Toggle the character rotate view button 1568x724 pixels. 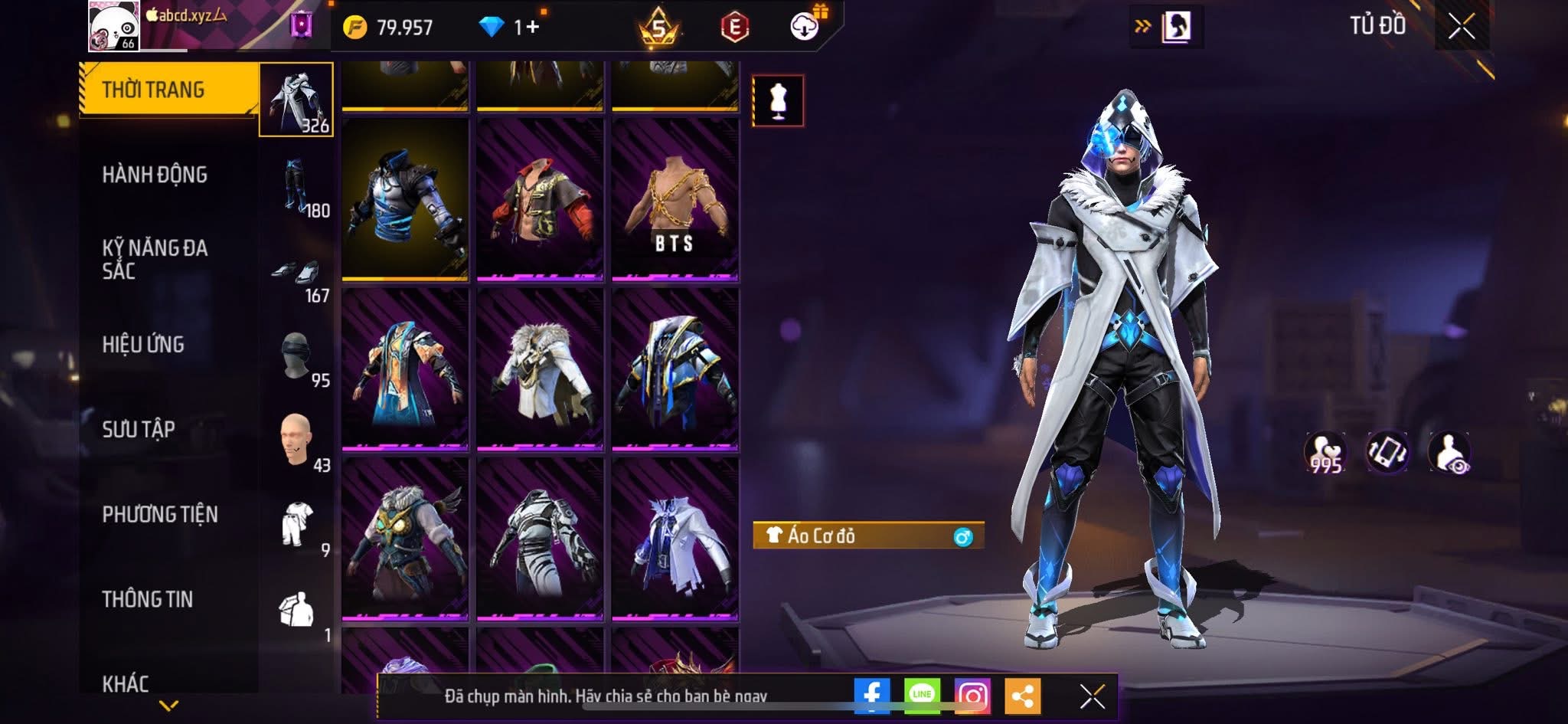1387,451
